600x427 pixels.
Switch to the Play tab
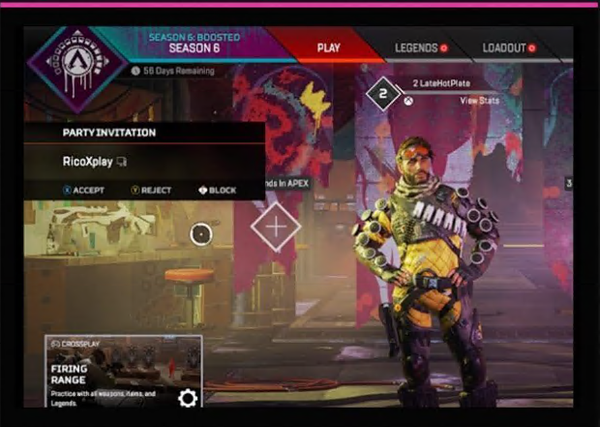328,47
